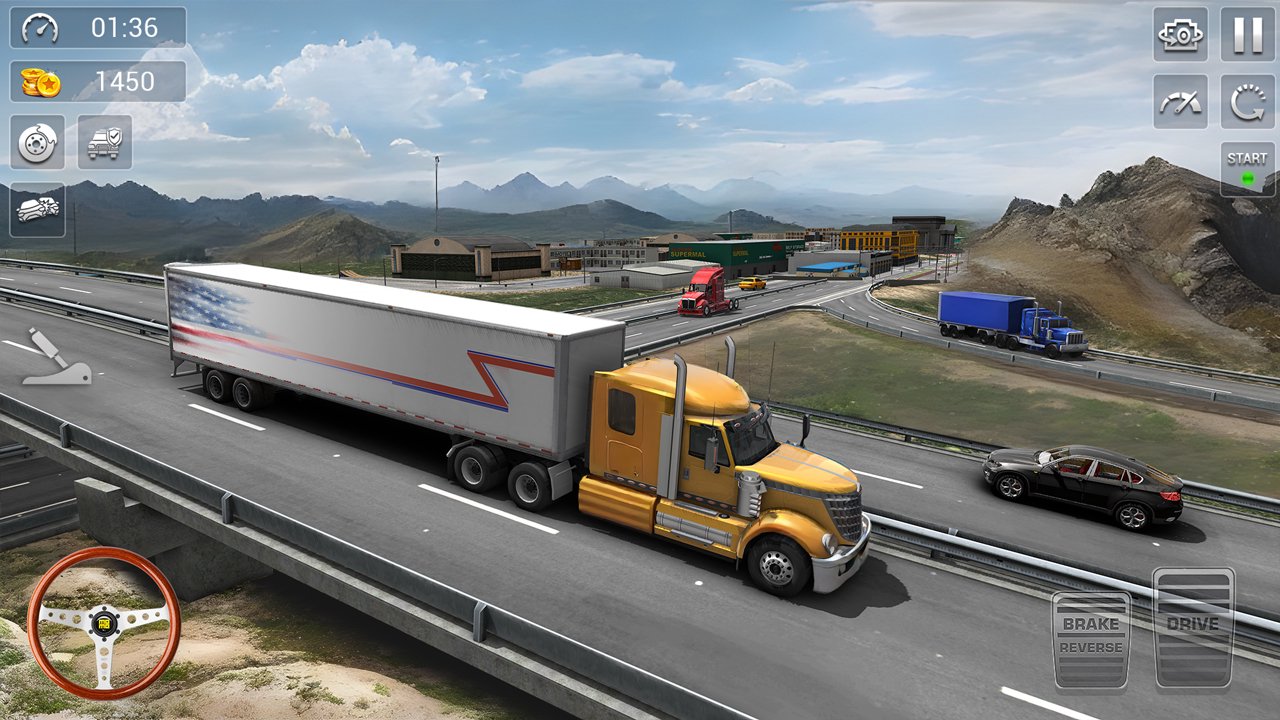Pause the game
This screenshot has height=720, width=1280.
[1247, 34]
